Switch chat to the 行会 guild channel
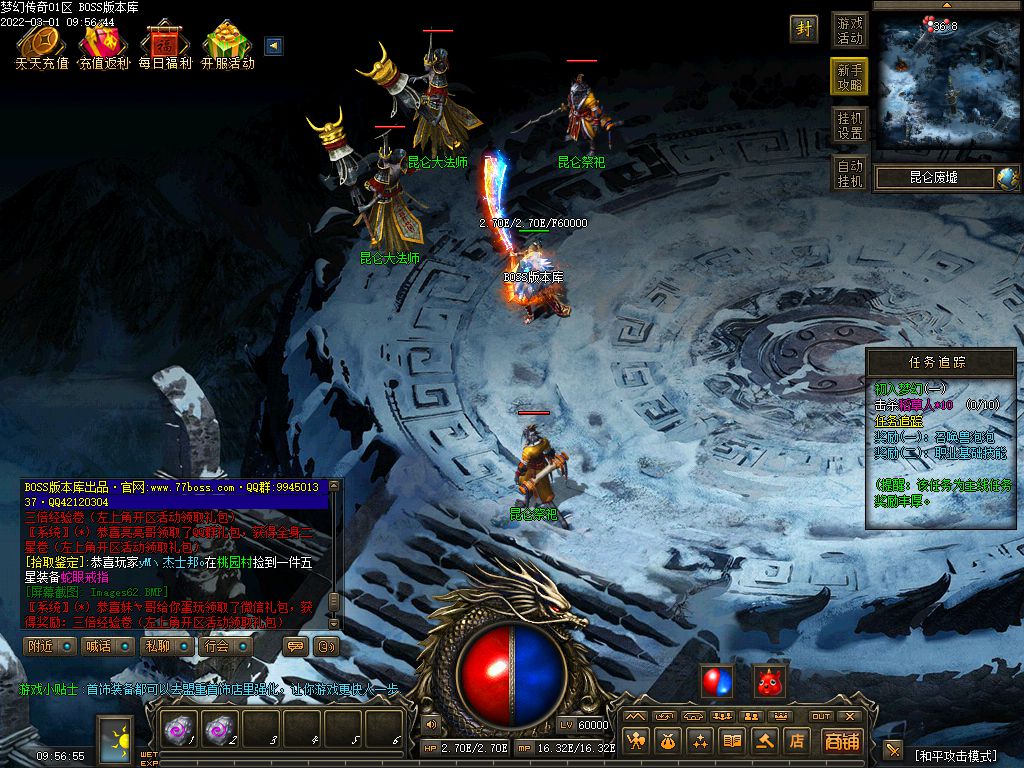Image resolution: width=1024 pixels, height=768 pixels. point(223,646)
